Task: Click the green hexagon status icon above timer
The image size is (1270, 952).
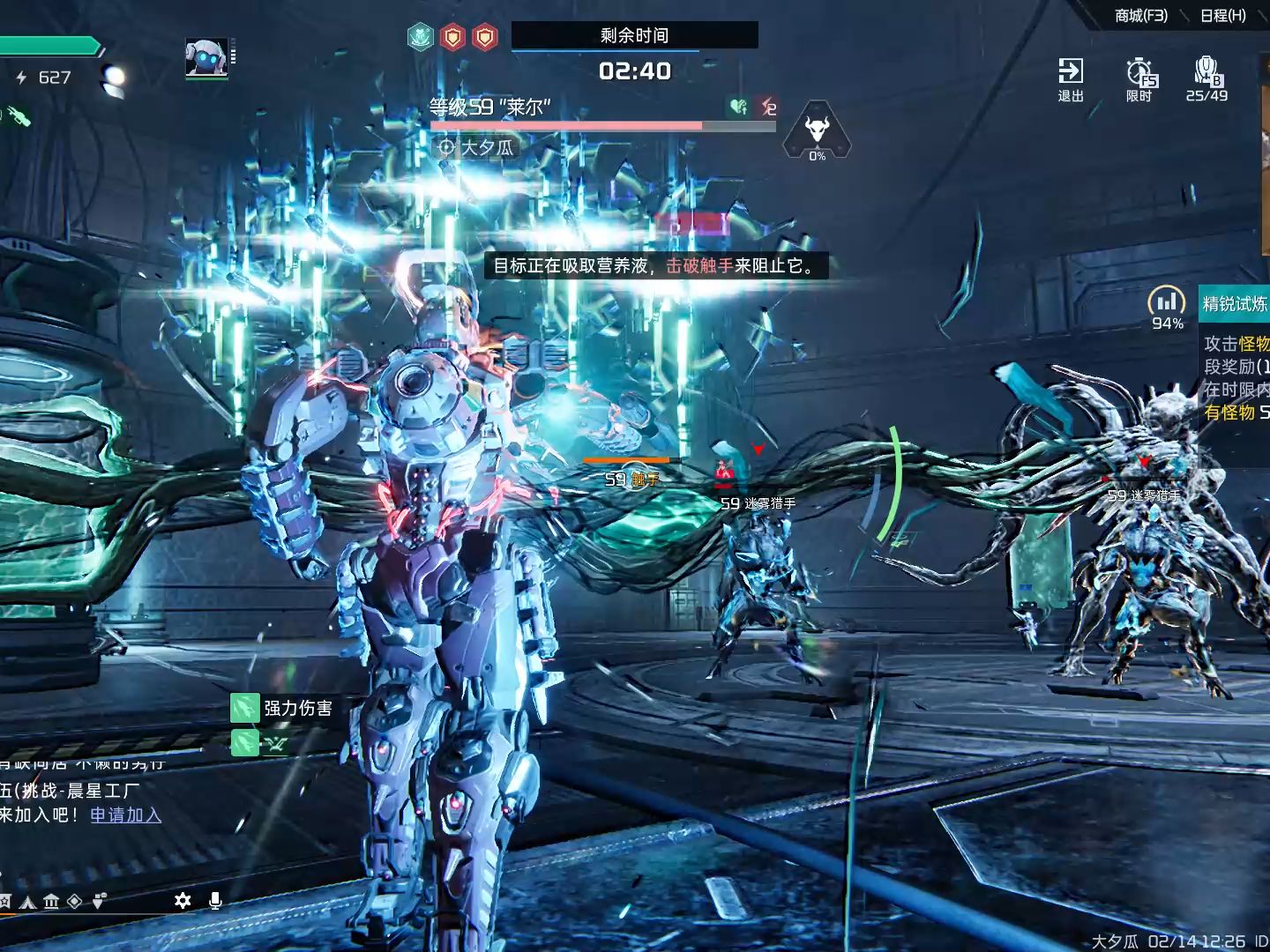Action: [421, 37]
